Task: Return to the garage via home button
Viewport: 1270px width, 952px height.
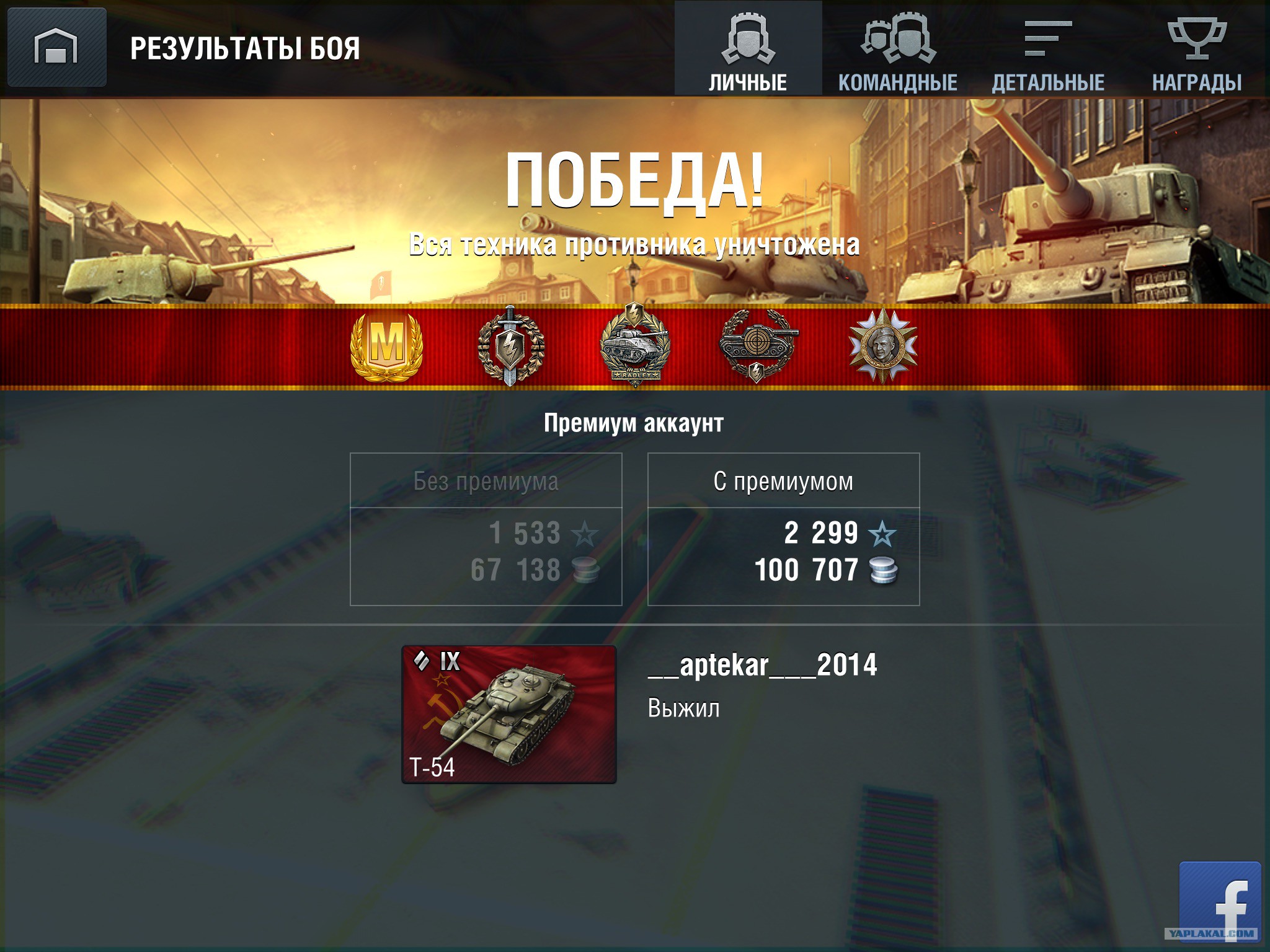Action: click(56, 47)
